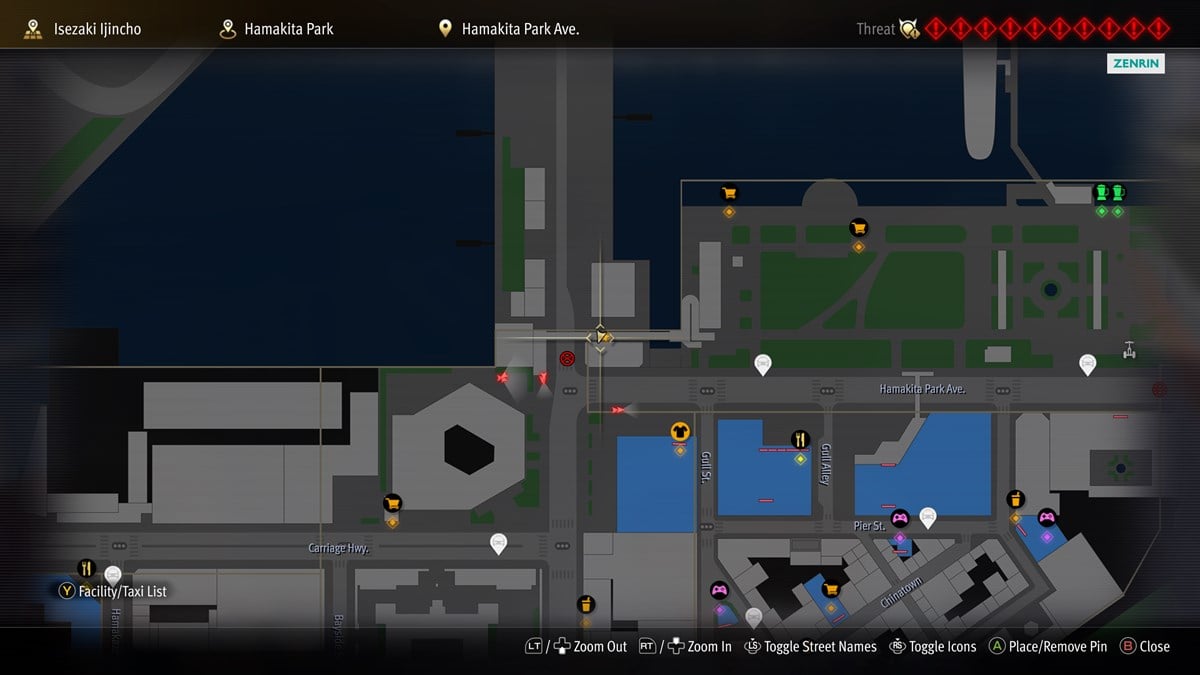Select the player position arrow marker

coord(600,337)
